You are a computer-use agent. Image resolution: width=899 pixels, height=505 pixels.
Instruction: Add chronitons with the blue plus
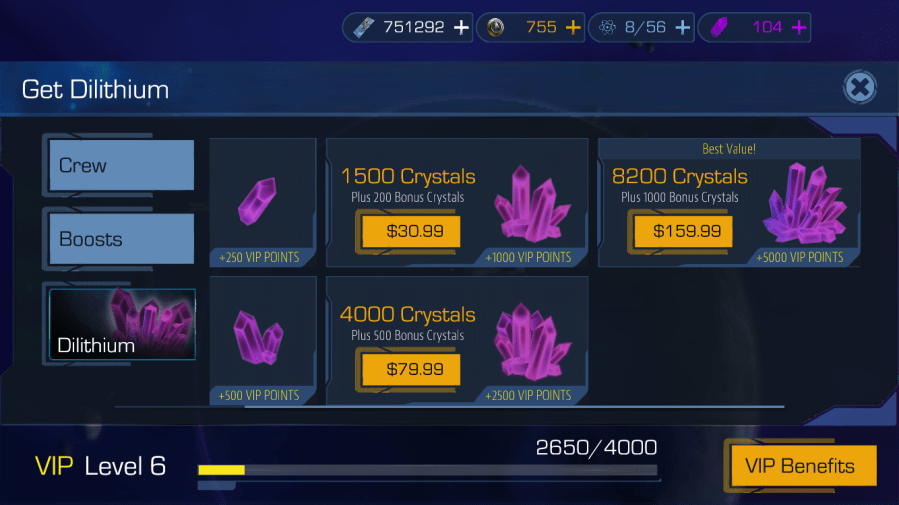coord(683,28)
